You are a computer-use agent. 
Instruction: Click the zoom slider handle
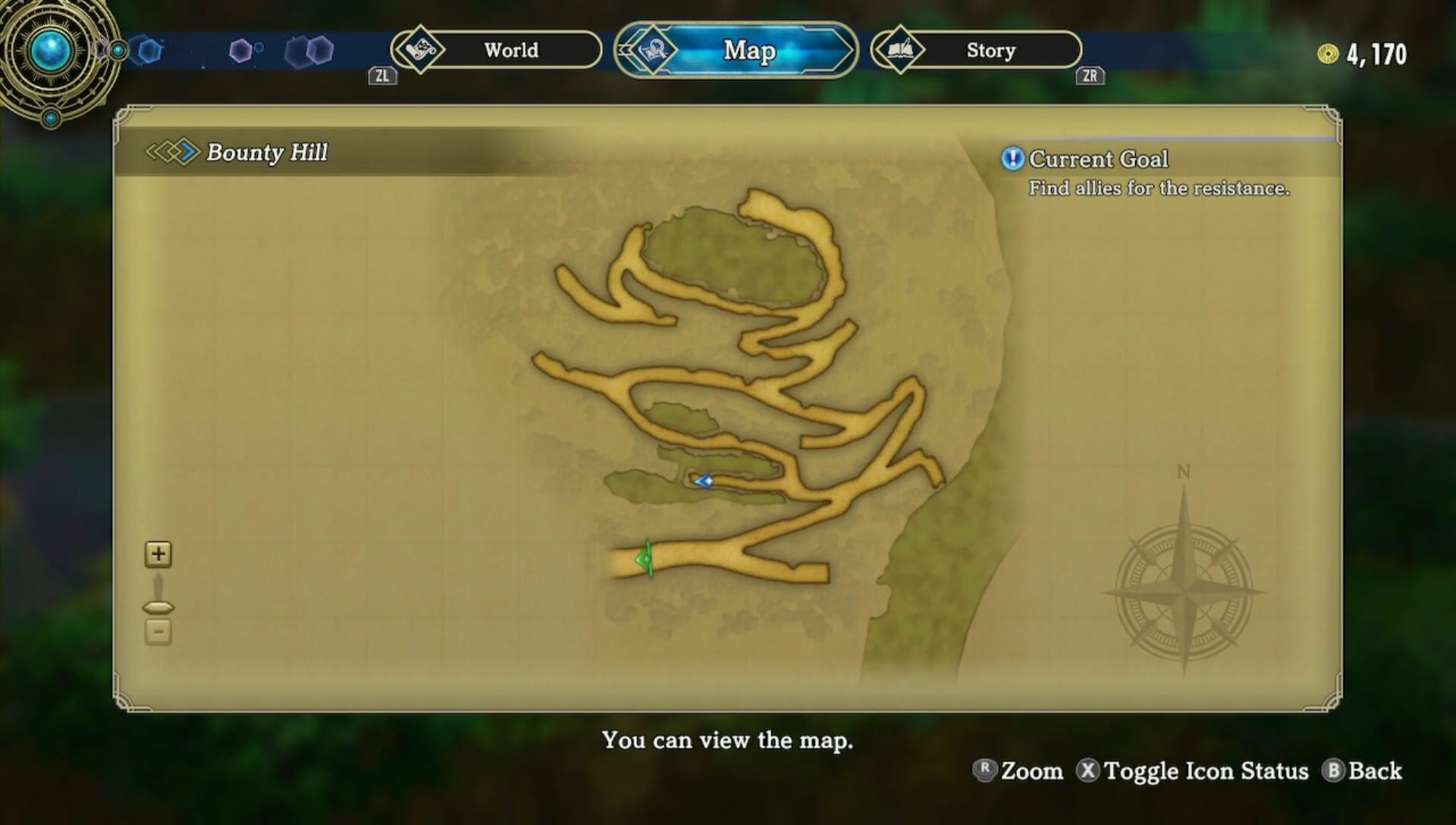158,607
